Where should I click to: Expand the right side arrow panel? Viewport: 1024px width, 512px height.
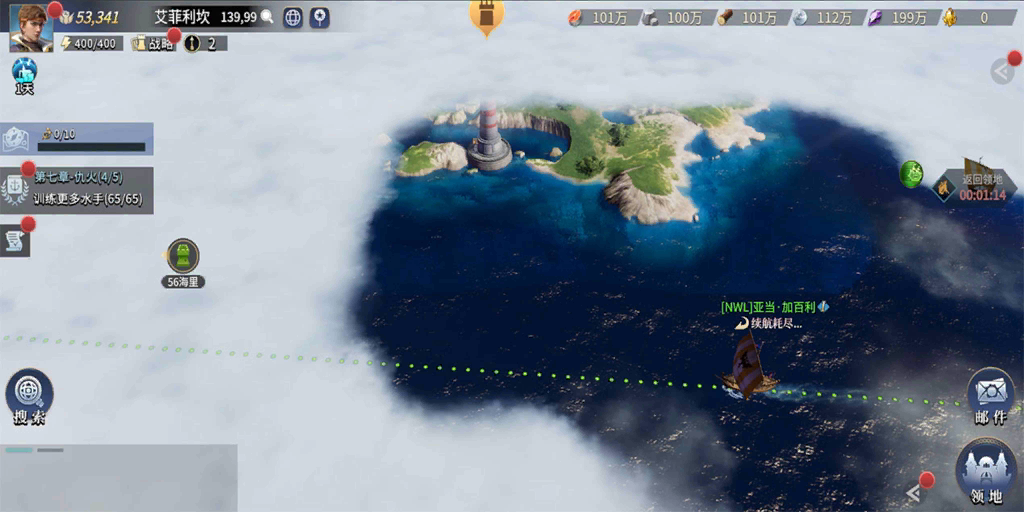pyautogui.click(x=1003, y=70)
